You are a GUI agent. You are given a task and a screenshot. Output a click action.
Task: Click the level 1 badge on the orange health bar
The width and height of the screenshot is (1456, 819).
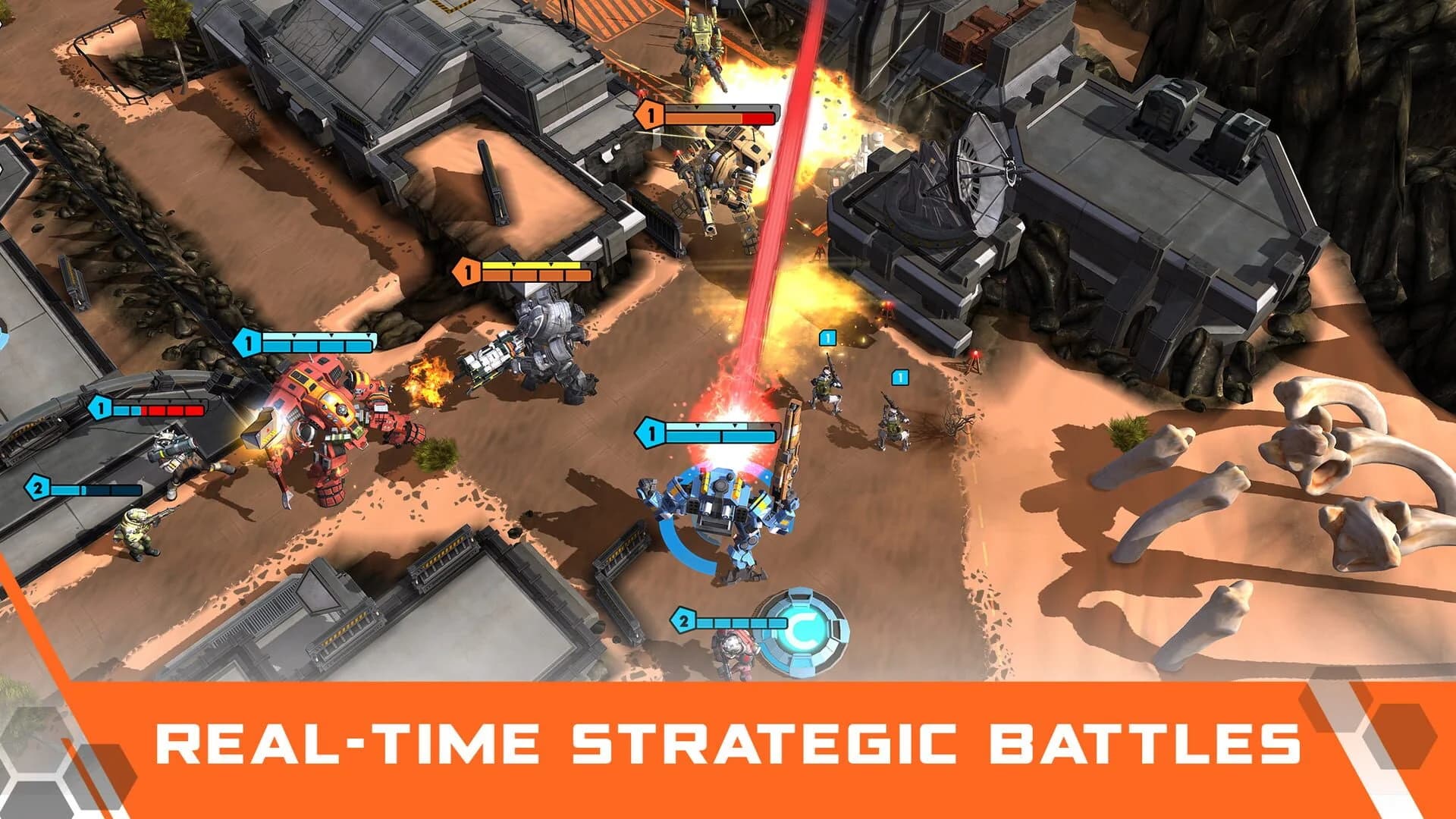tap(649, 115)
